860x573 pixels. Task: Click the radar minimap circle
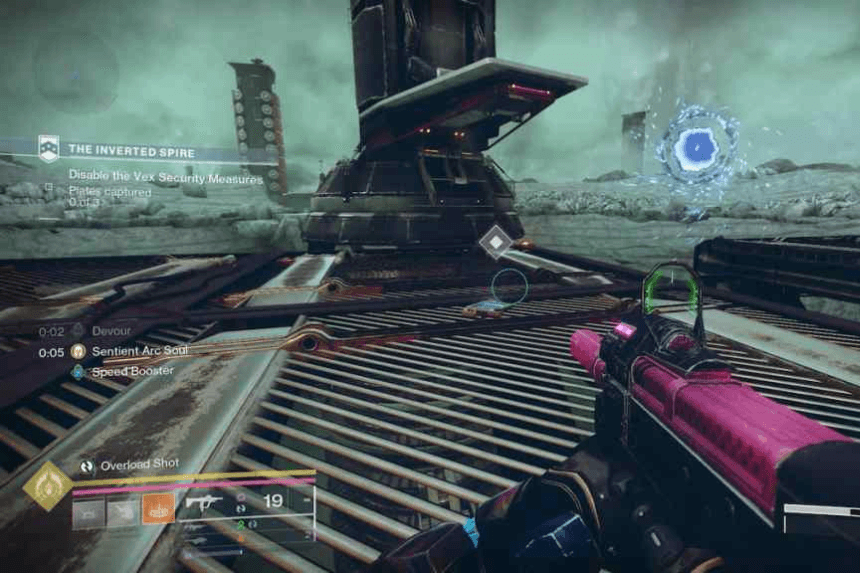pos(76,70)
